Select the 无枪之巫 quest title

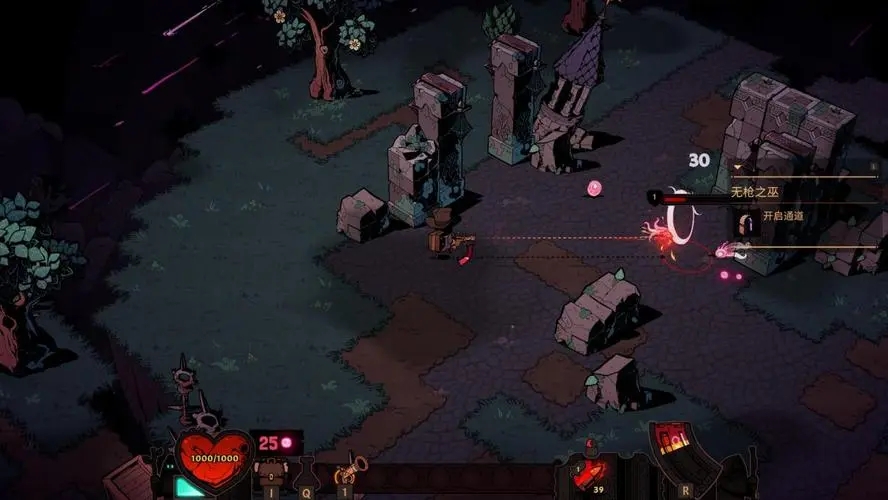click(x=754, y=190)
